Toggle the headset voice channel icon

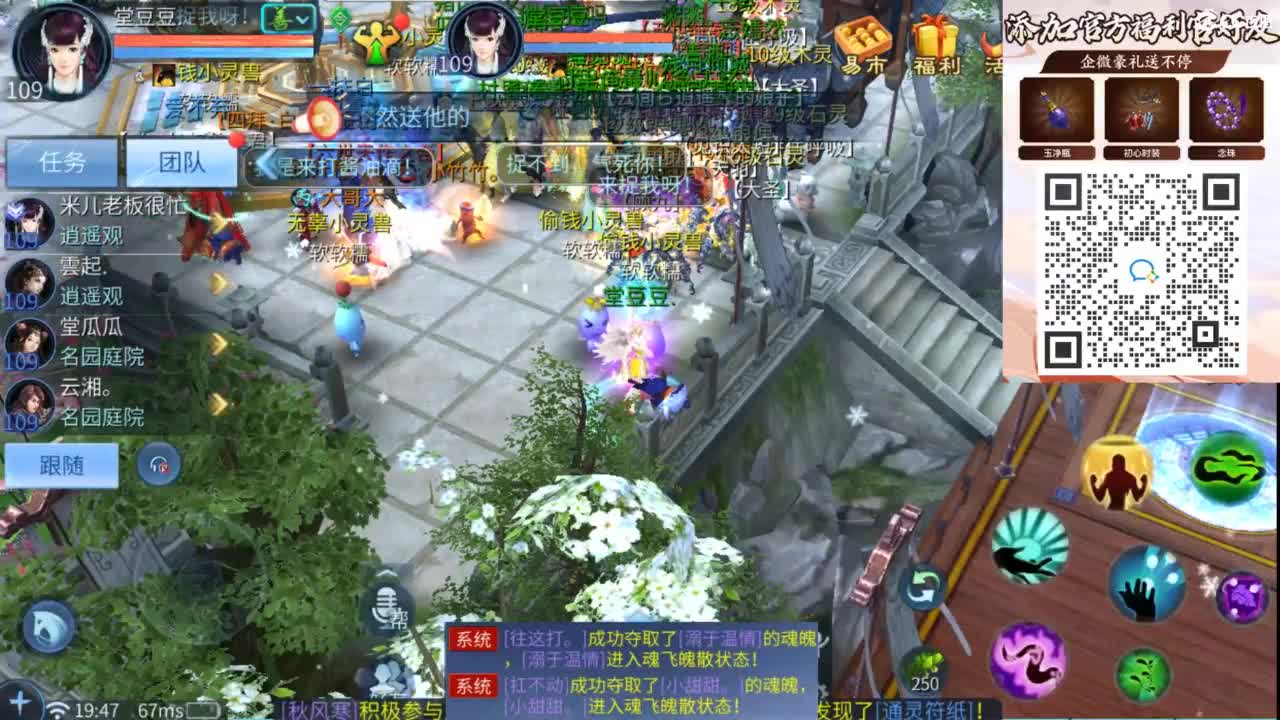coord(158,465)
